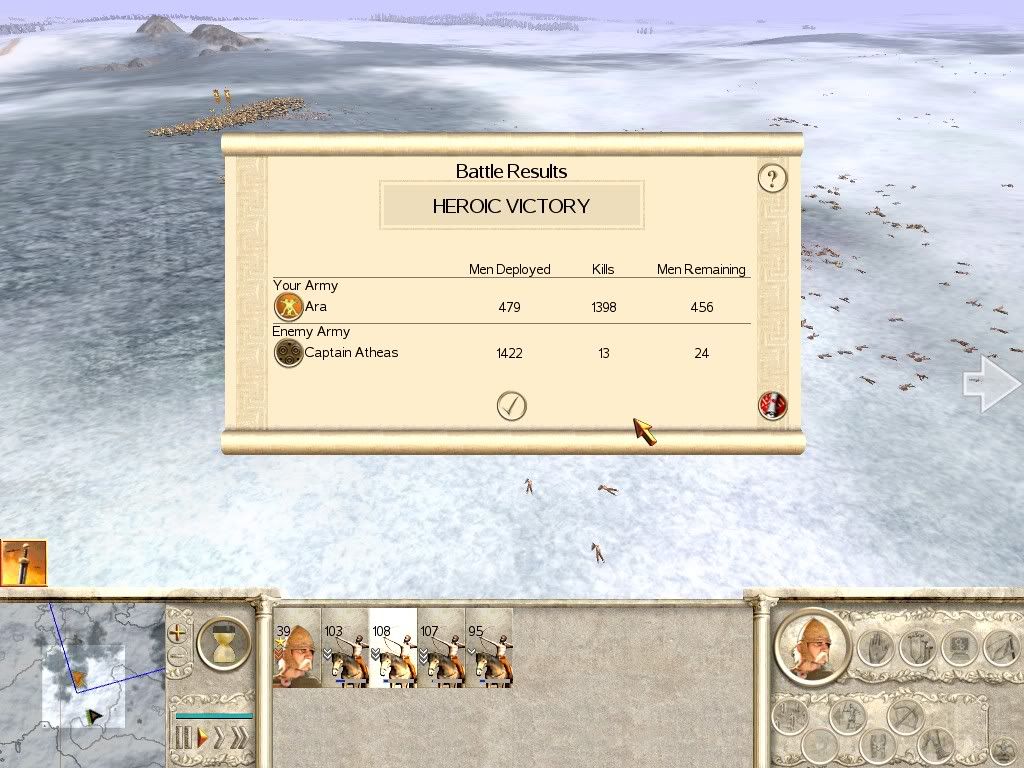Viewport: 1024px width, 768px height.
Task: Confirm battle results with the checkmark button
Action: pos(511,406)
